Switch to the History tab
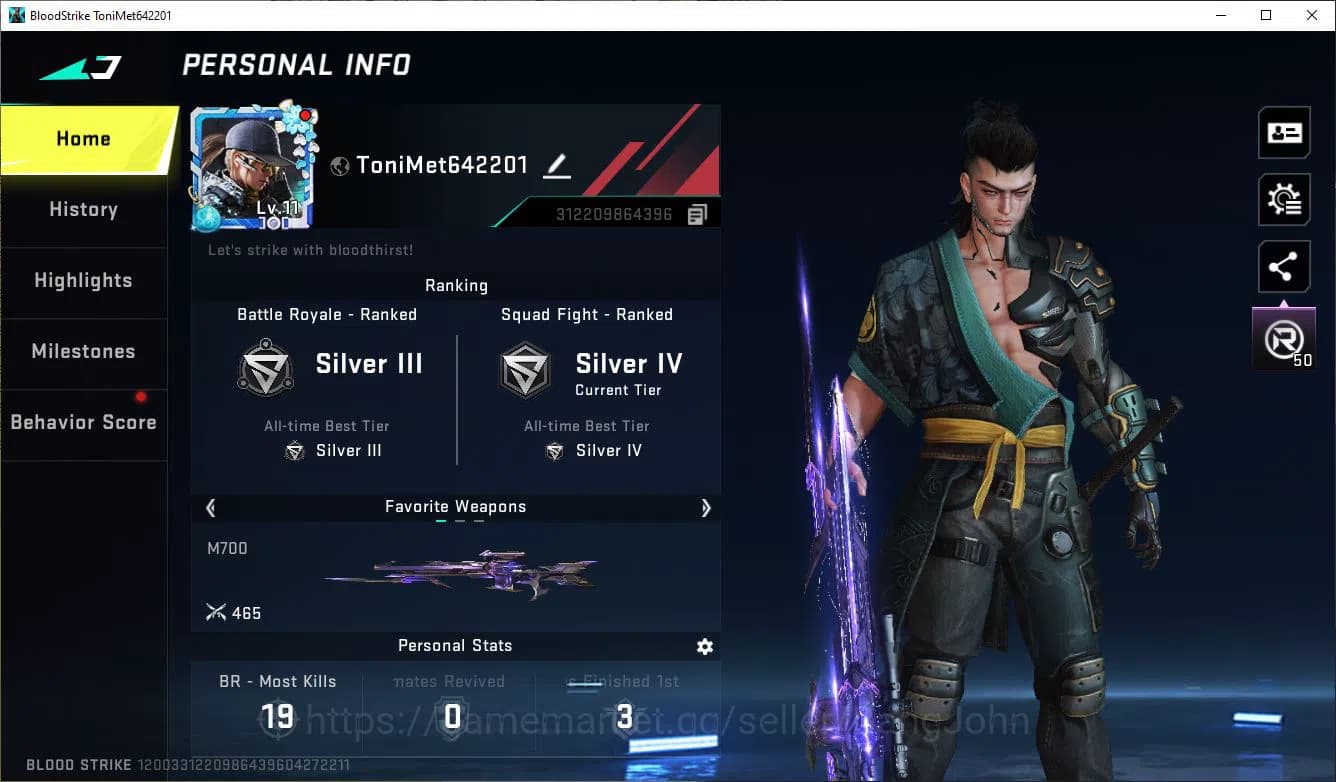The image size is (1336, 782). point(83,209)
